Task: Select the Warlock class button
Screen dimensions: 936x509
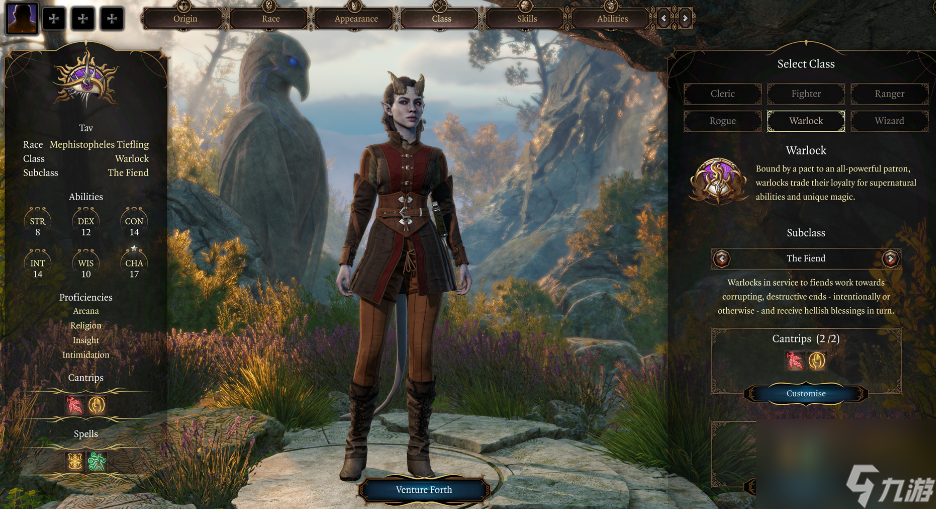Action: (x=806, y=121)
